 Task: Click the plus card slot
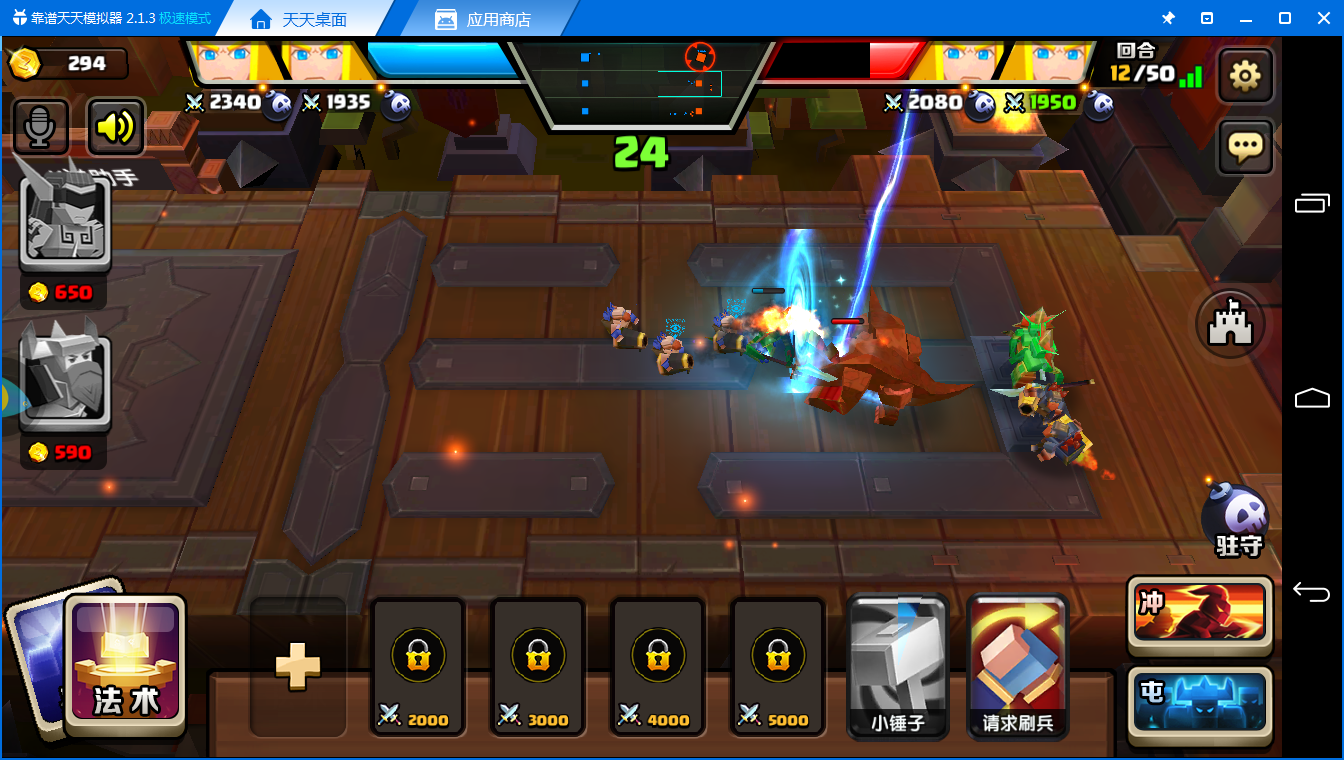(x=298, y=667)
